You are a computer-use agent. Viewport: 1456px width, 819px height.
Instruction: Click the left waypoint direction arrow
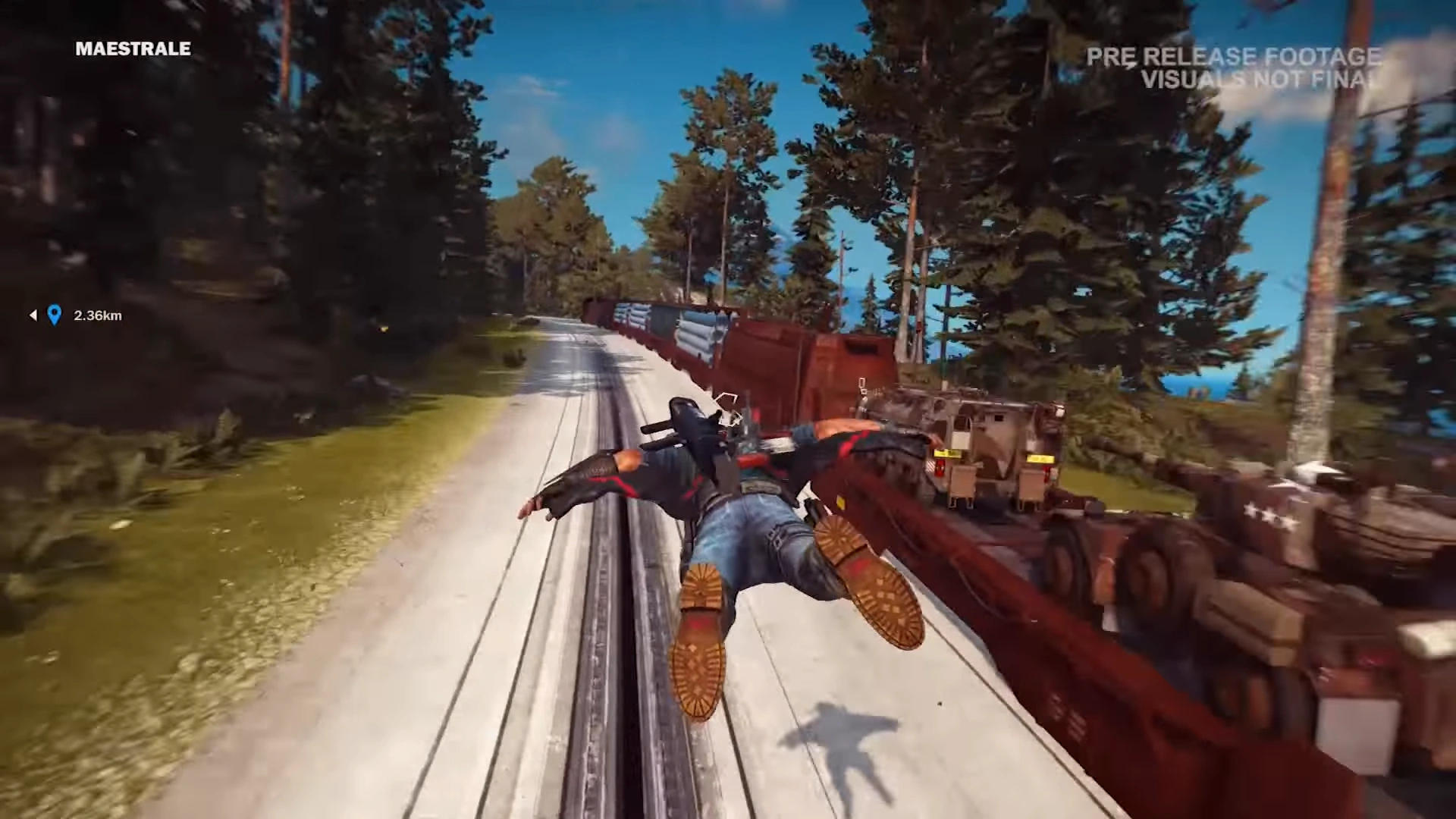pos(32,316)
